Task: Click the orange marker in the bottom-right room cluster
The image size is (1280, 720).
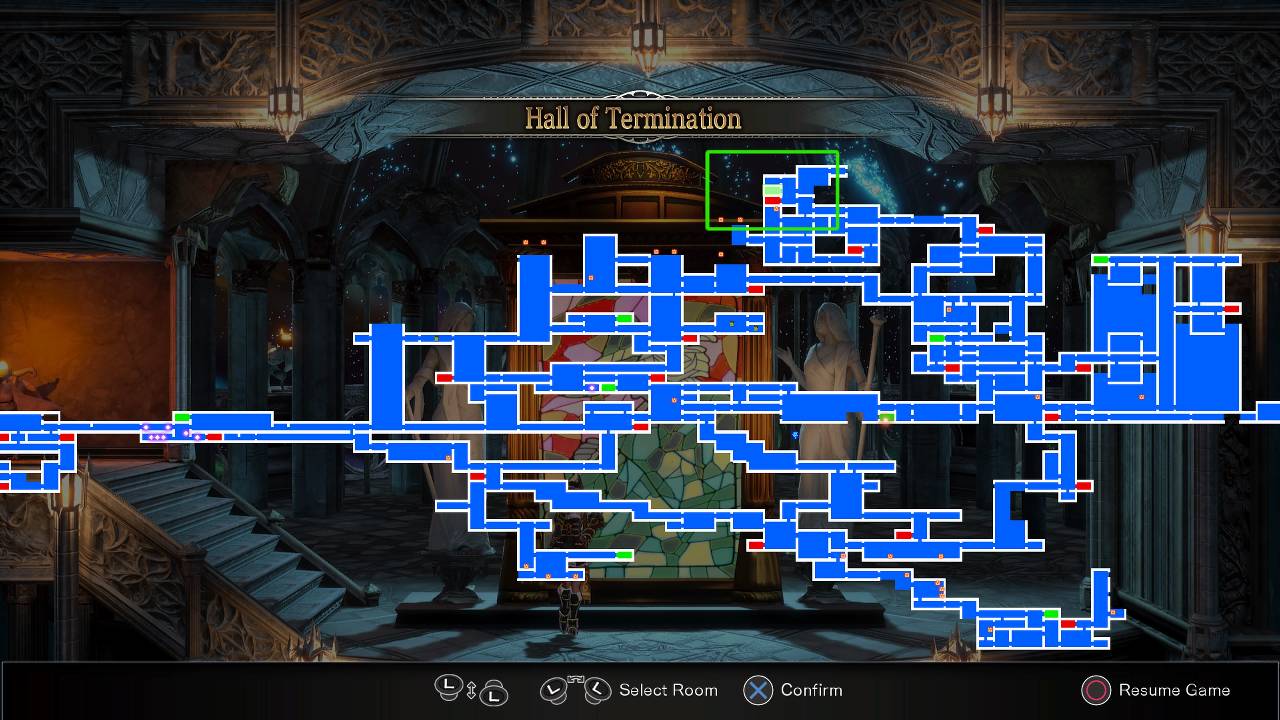Action: click(1113, 612)
